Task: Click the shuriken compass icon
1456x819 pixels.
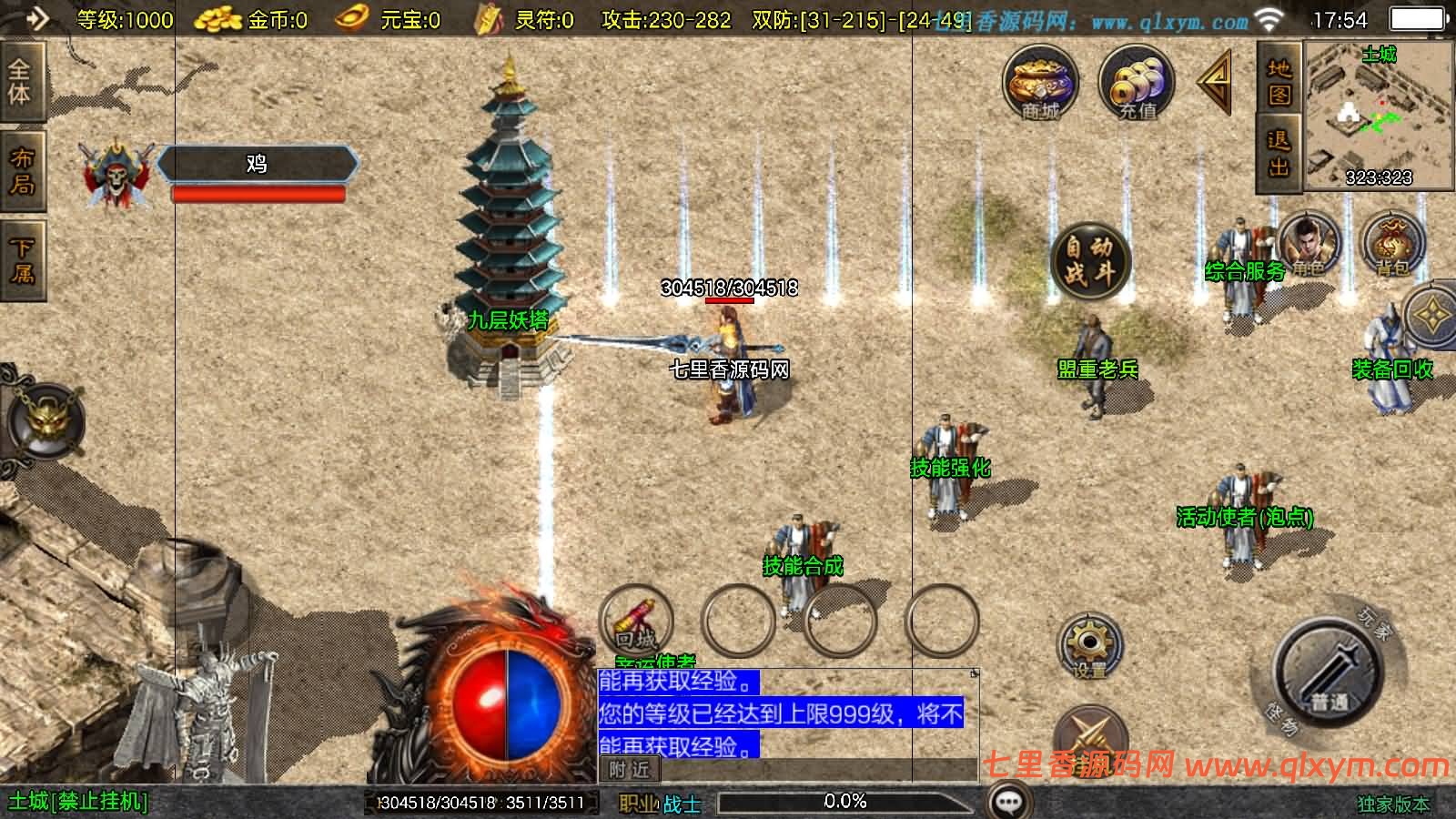Action: click(x=1434, y=315)
